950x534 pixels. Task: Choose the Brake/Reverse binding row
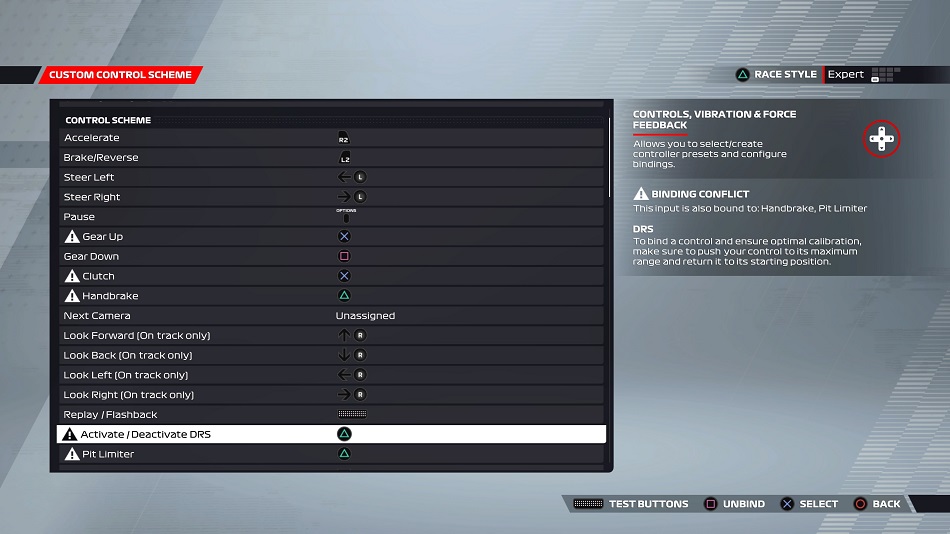click(330, 158)
